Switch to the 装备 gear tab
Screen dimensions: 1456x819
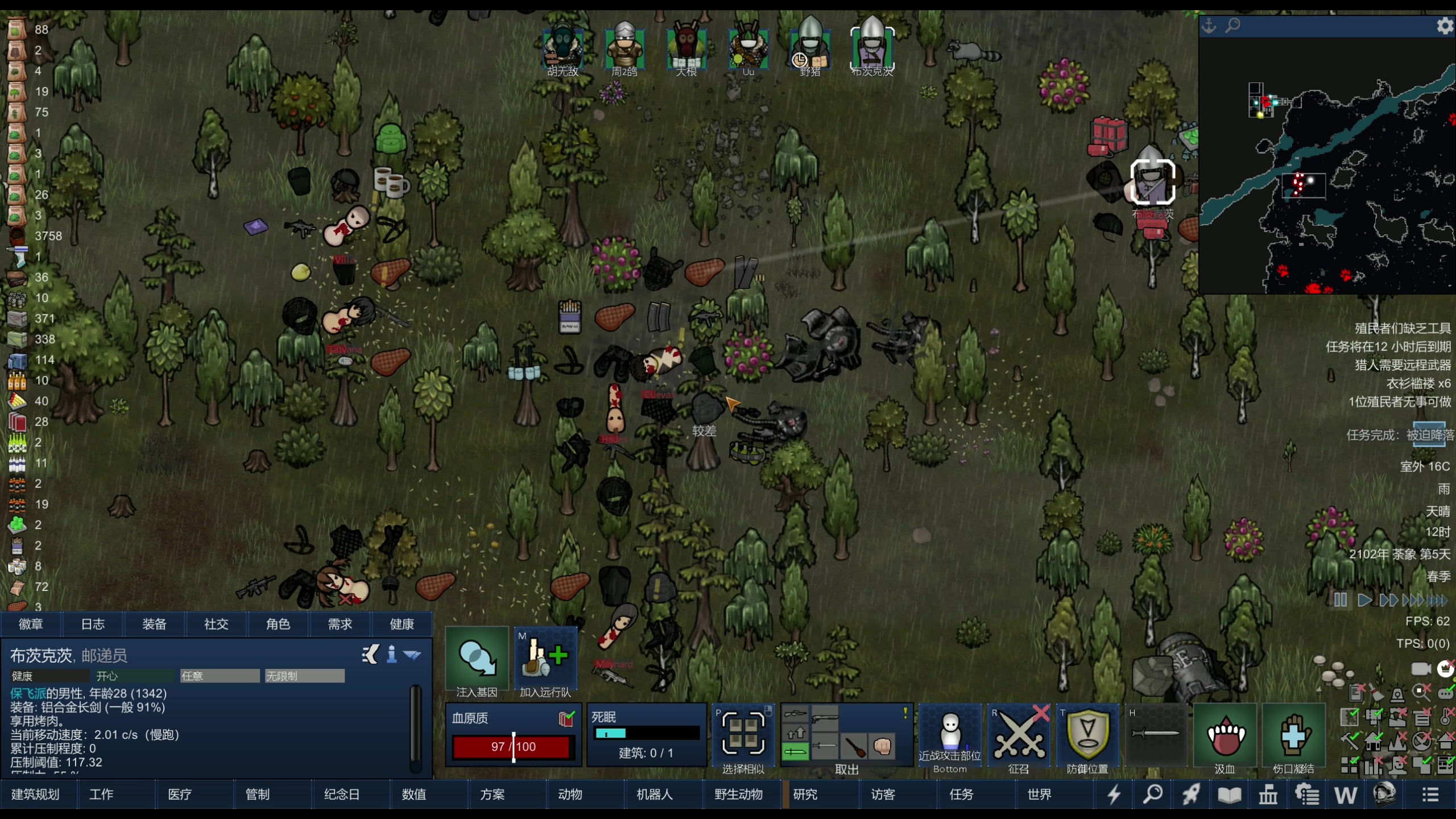154,624
